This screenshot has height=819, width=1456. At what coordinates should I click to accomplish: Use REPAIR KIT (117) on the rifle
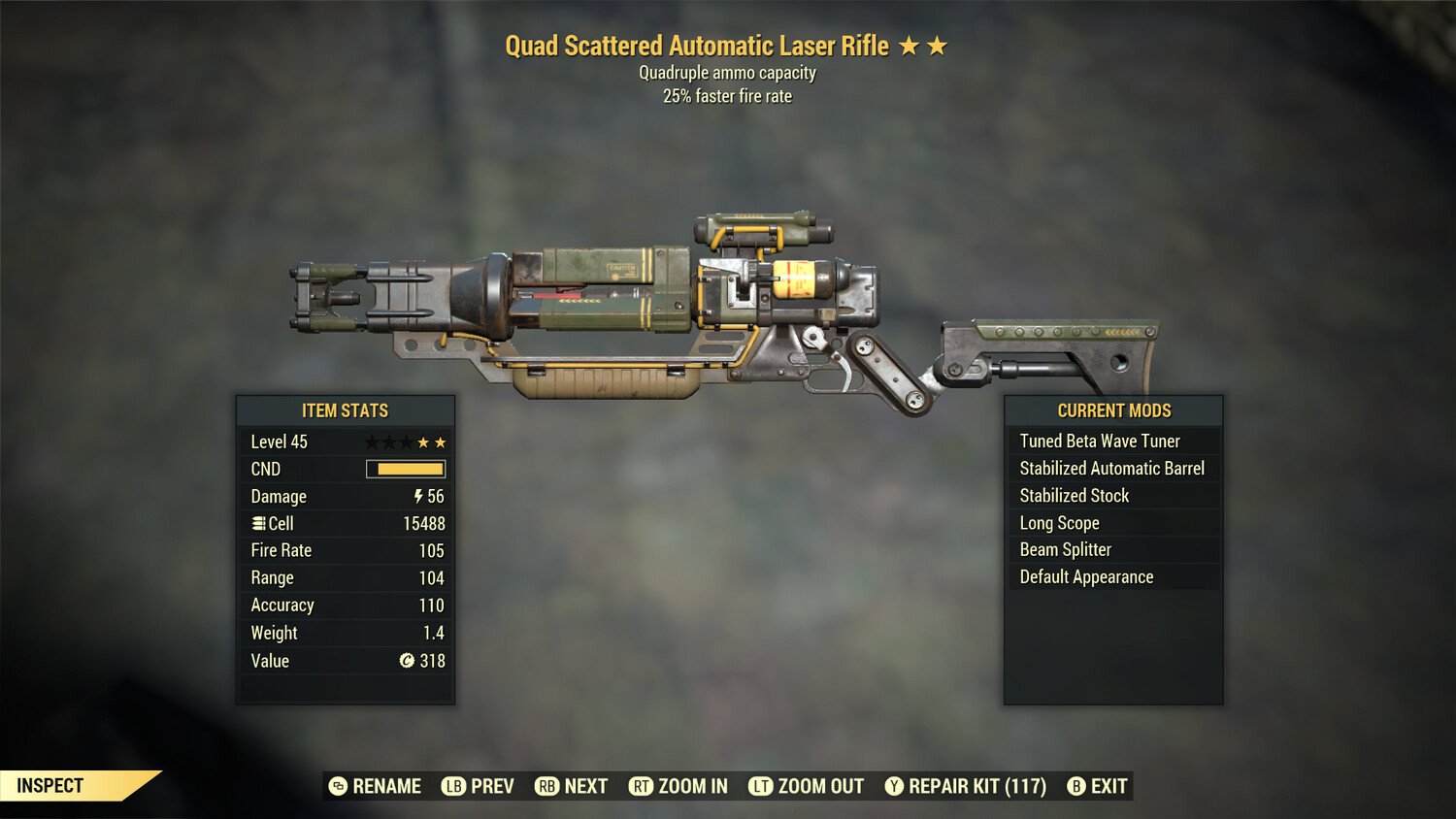tap(974, 786)
